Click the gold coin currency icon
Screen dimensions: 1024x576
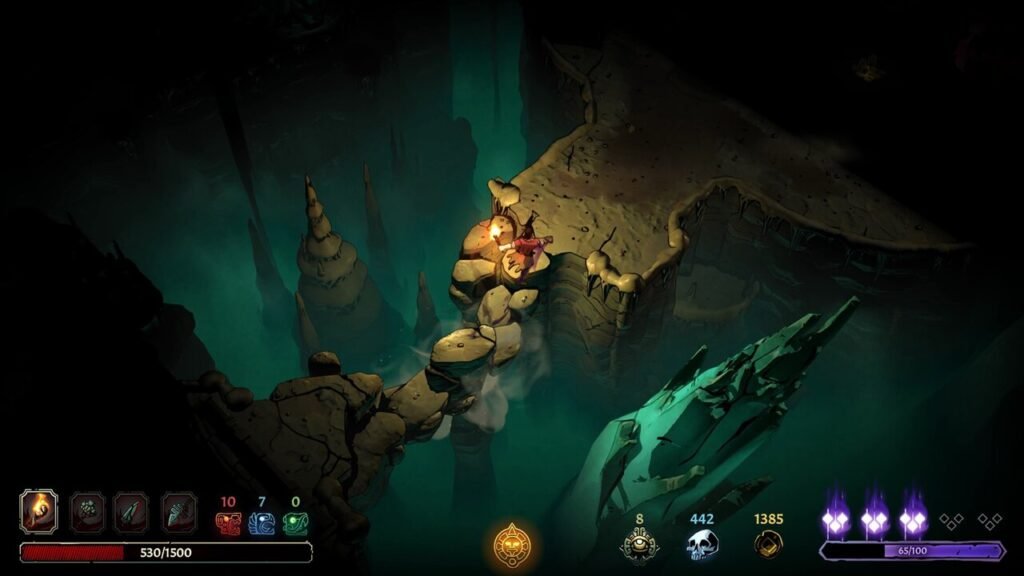click(768, 544)
